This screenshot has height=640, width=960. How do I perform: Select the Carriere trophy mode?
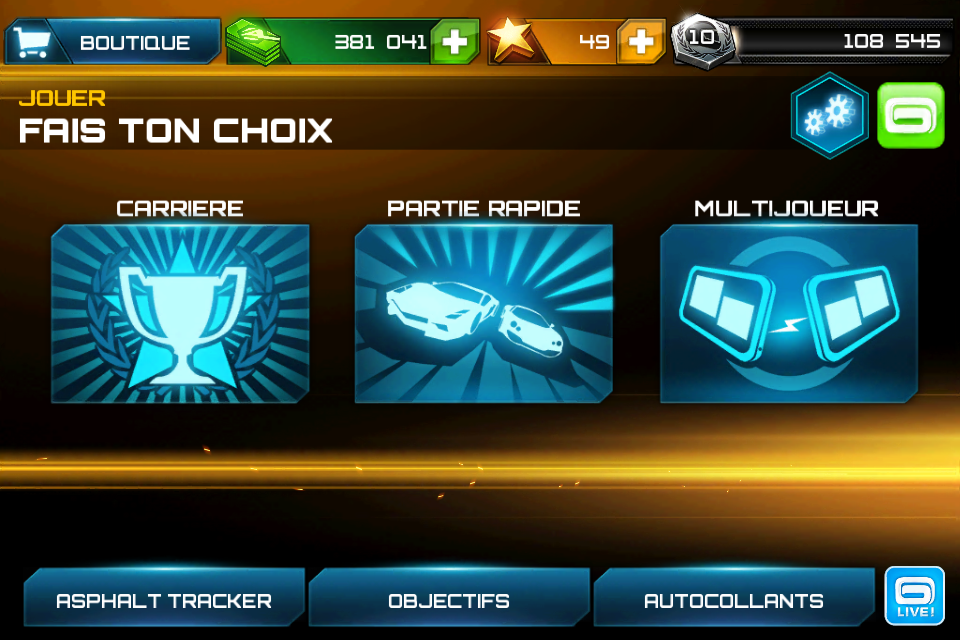(180, 313)
